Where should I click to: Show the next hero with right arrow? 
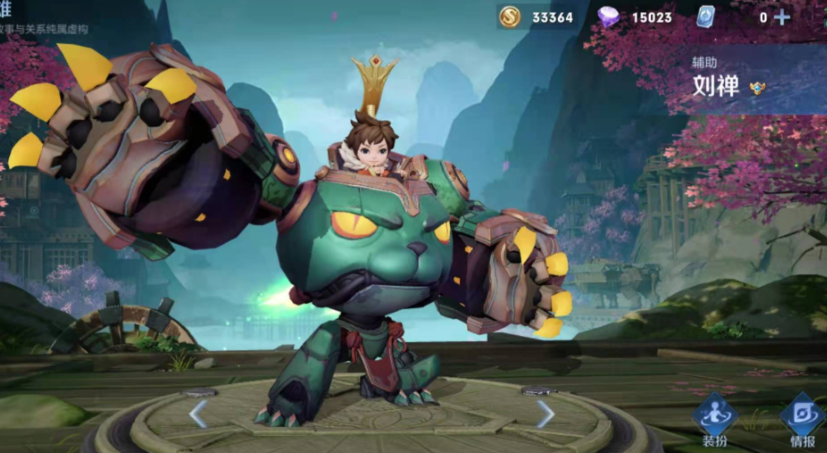coord(545,412)
